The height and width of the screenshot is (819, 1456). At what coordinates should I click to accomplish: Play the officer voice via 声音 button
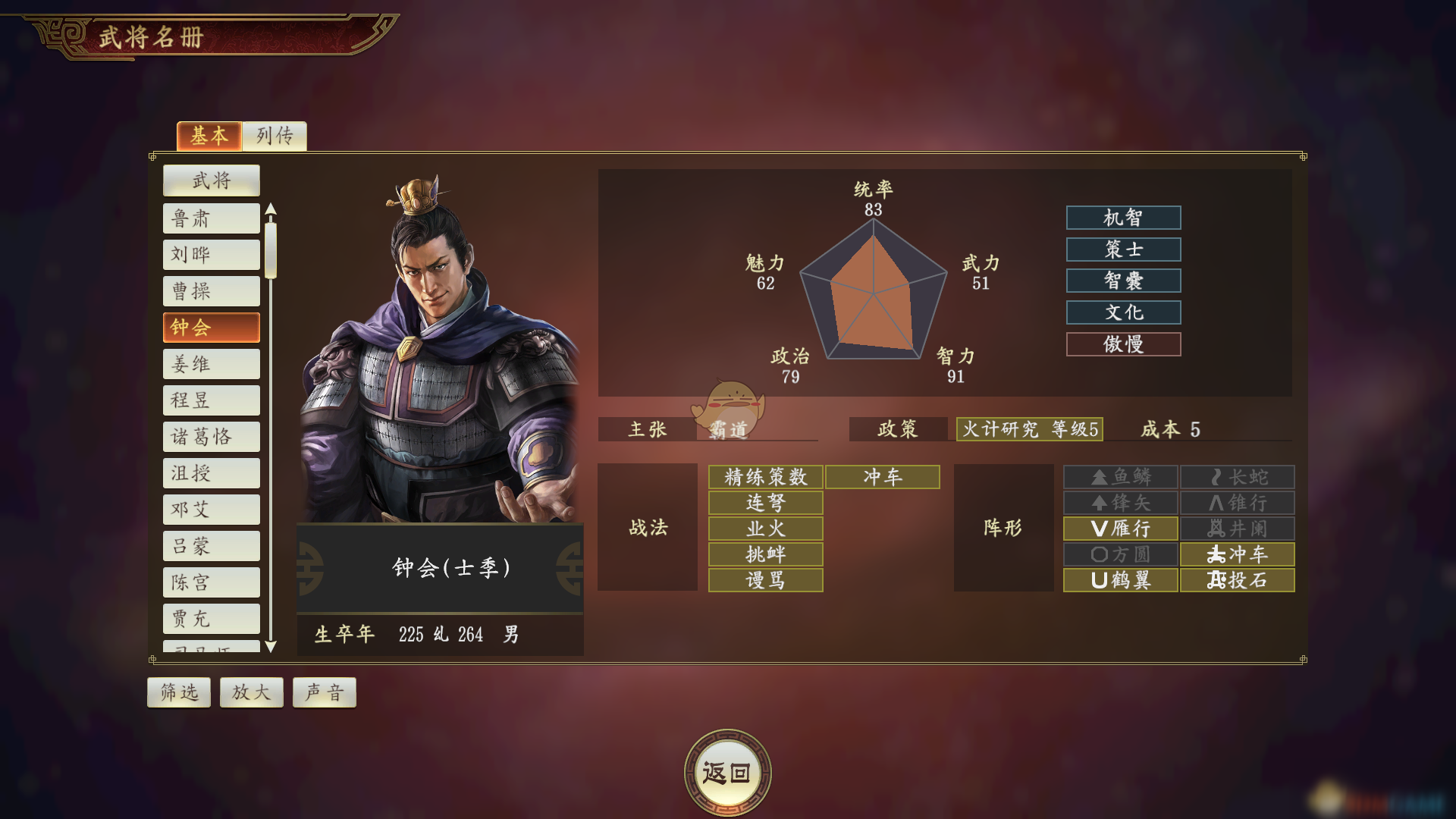[324, 692]
